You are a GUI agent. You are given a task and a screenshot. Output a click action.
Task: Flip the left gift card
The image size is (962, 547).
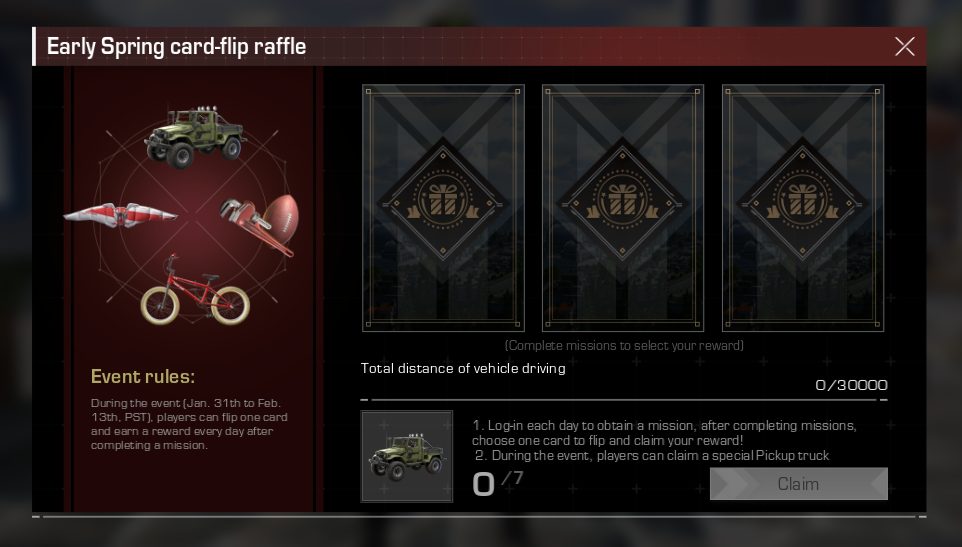[x=443, y=207]
